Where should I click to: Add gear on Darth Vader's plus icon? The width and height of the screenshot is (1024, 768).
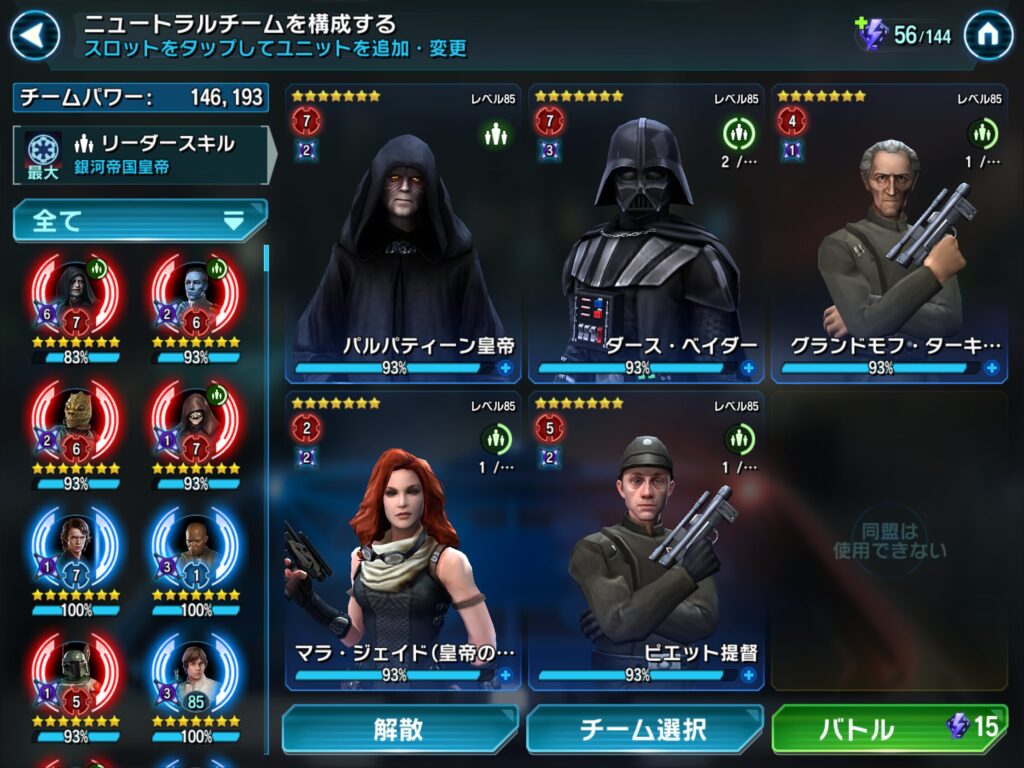[748, 368]
